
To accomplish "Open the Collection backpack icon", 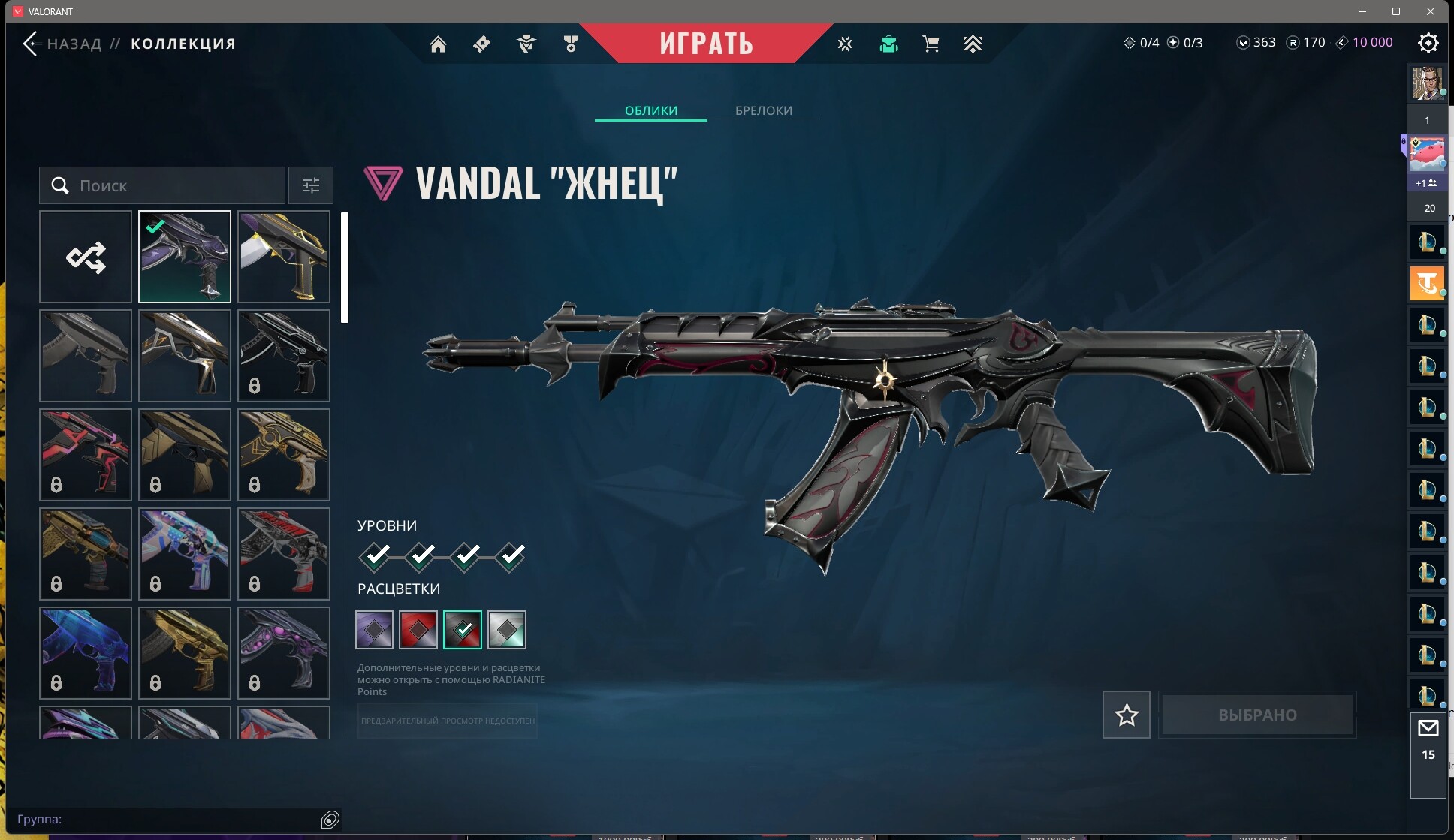I will (x=890, y=44).
